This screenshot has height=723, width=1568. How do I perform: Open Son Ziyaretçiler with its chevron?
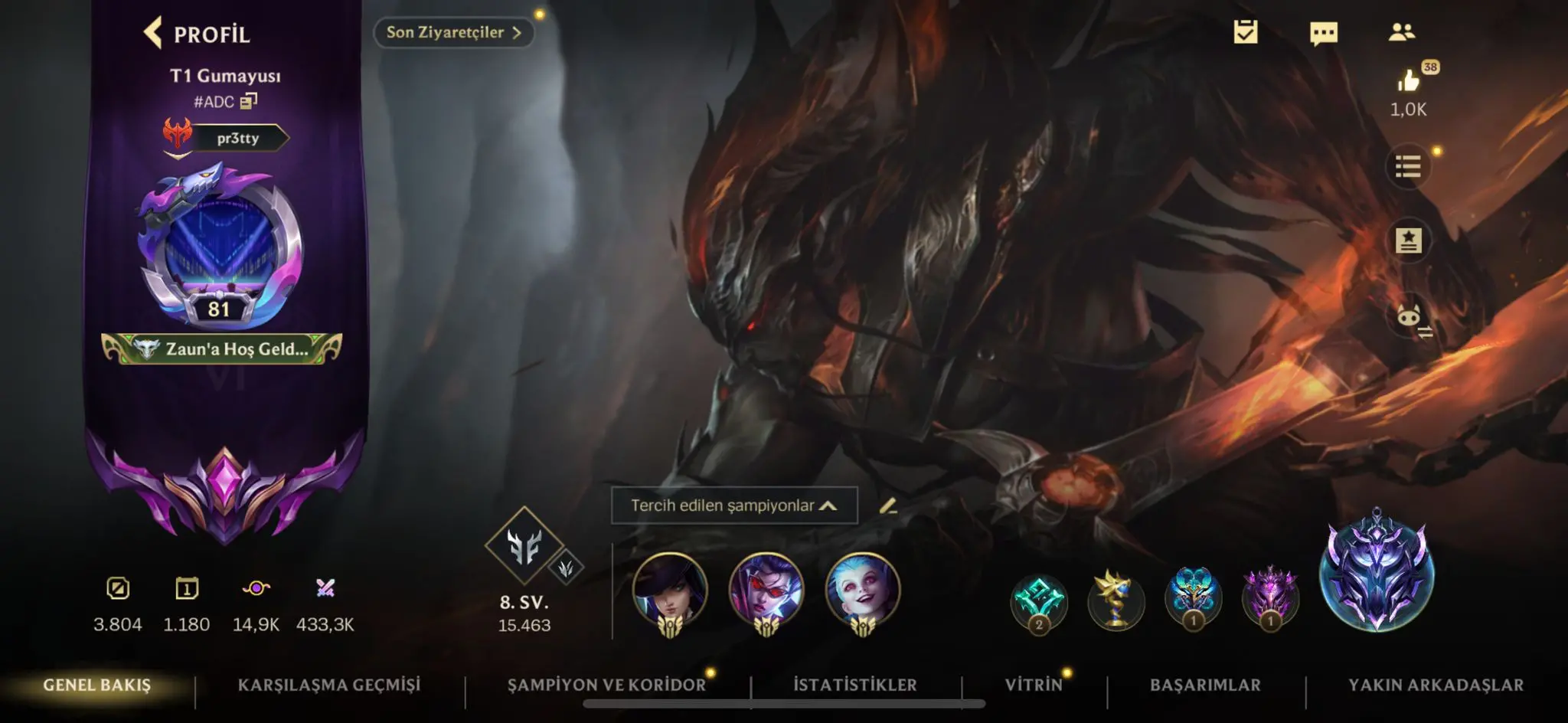[x=452, y=33]
